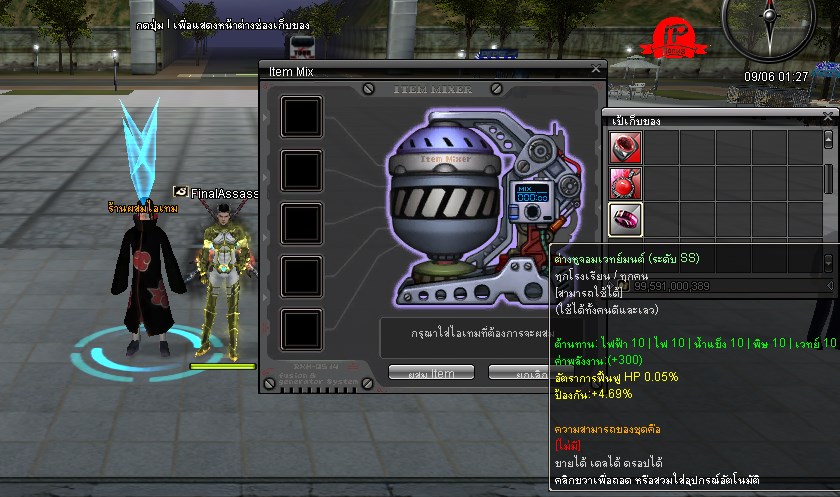Select the red gem ring in inventory
840x497 pixels.
[625, 147]
